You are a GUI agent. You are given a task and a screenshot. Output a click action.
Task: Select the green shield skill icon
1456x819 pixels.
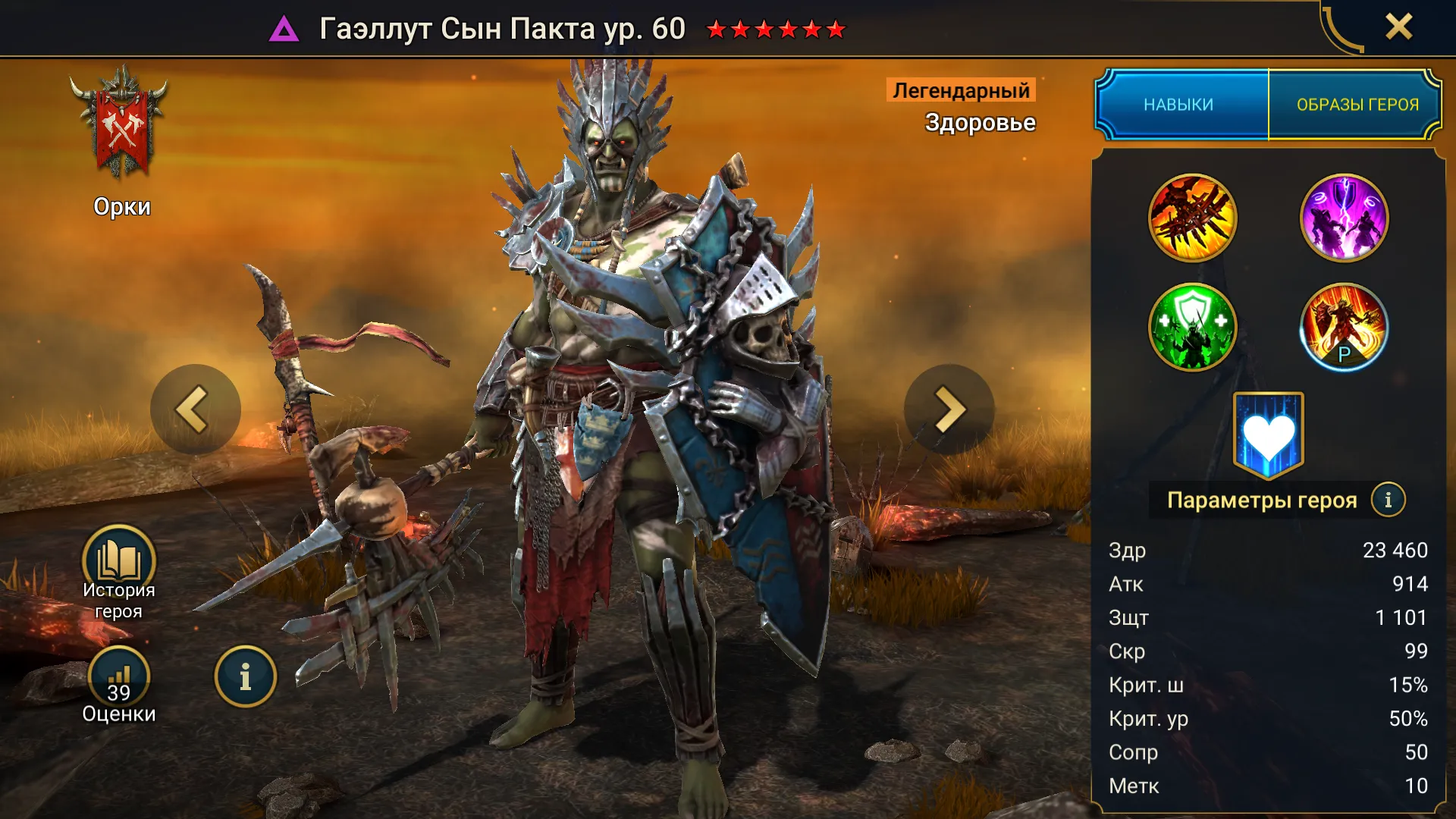pyautogui.click(x=1192, y=327)
